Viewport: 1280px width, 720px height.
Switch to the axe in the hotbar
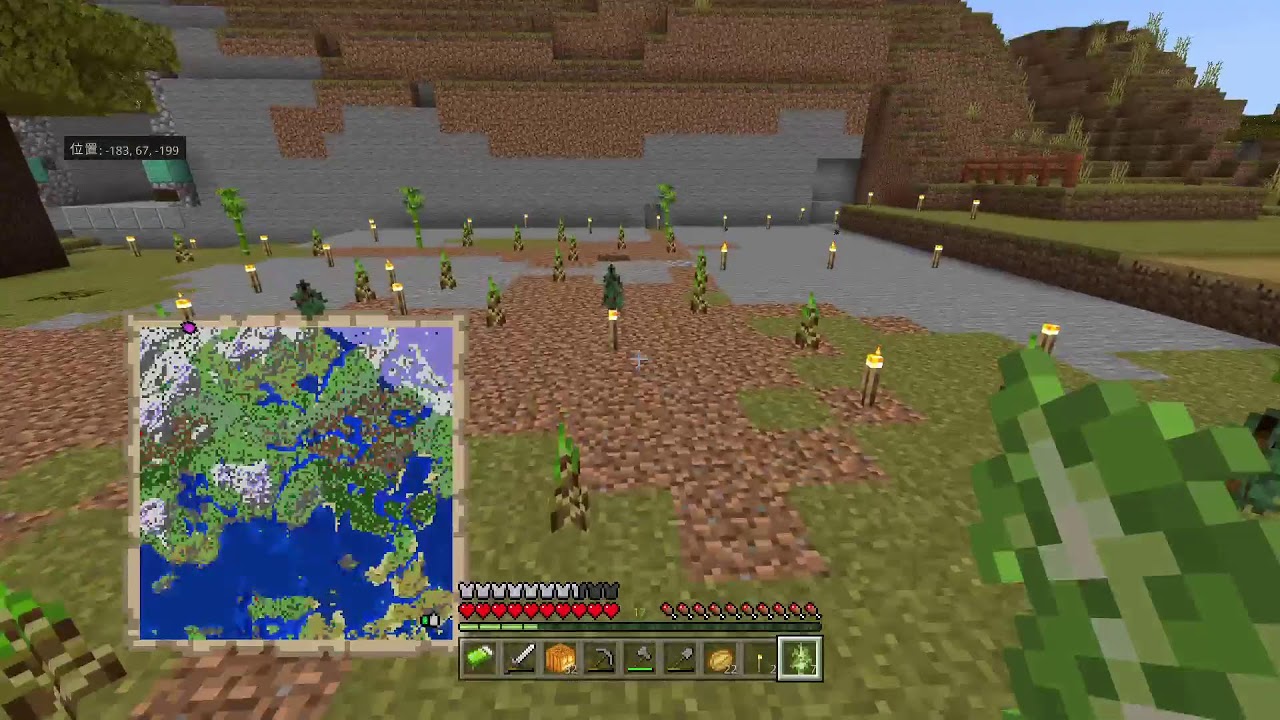click(640, 660)
